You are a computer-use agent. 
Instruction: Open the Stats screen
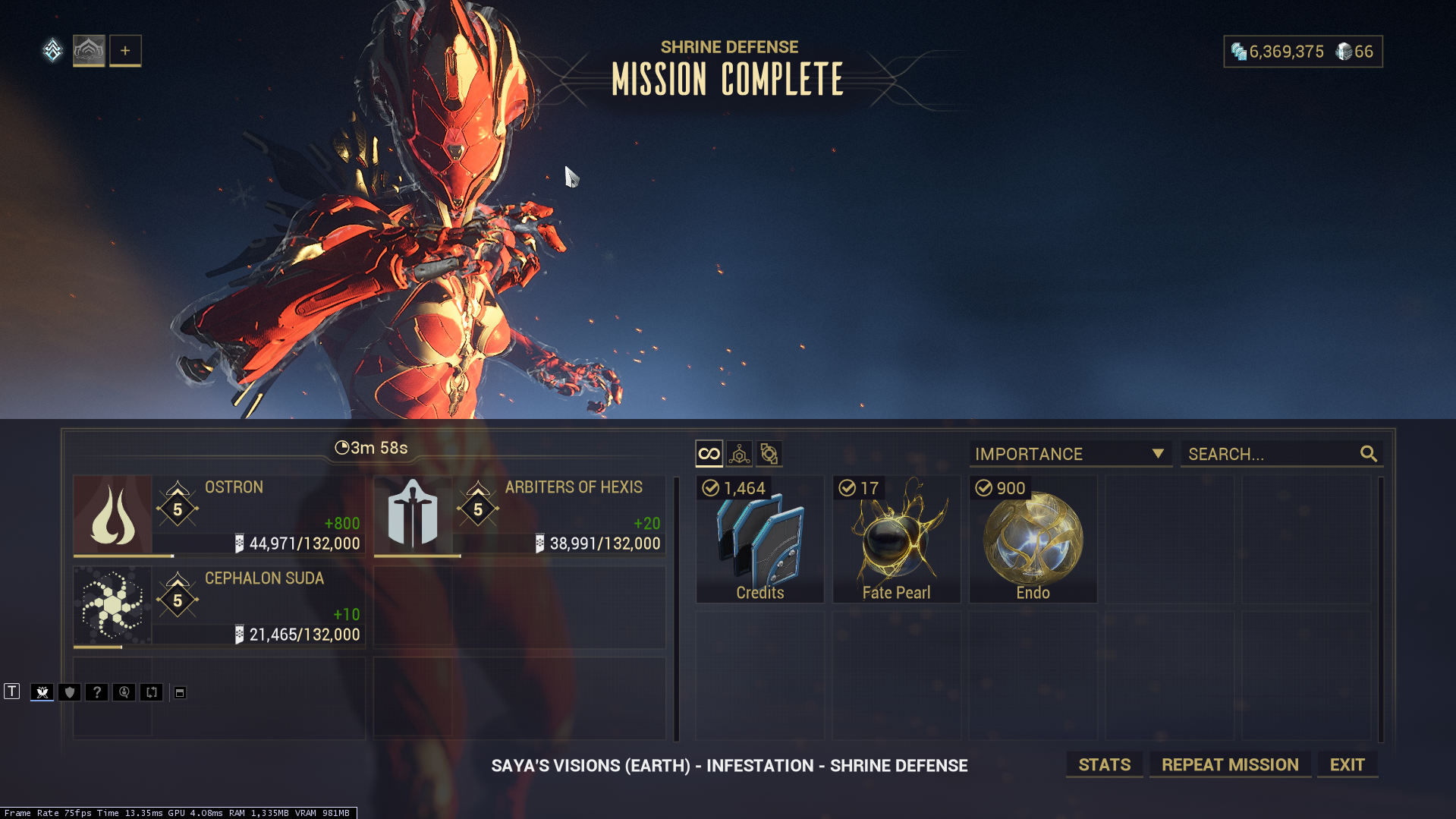coord(1104,764)
